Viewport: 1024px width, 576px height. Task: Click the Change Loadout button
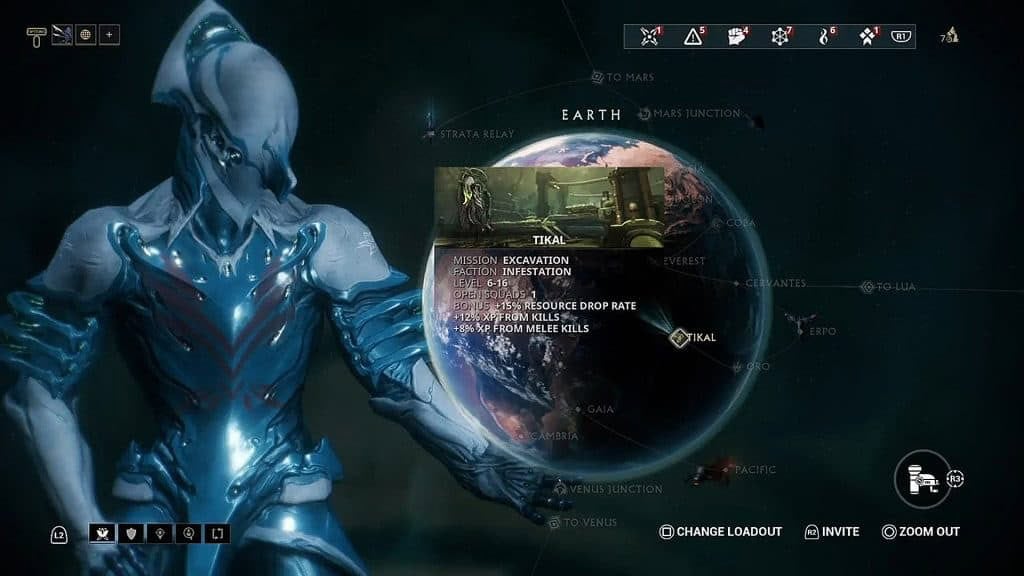tap(721, 532)
